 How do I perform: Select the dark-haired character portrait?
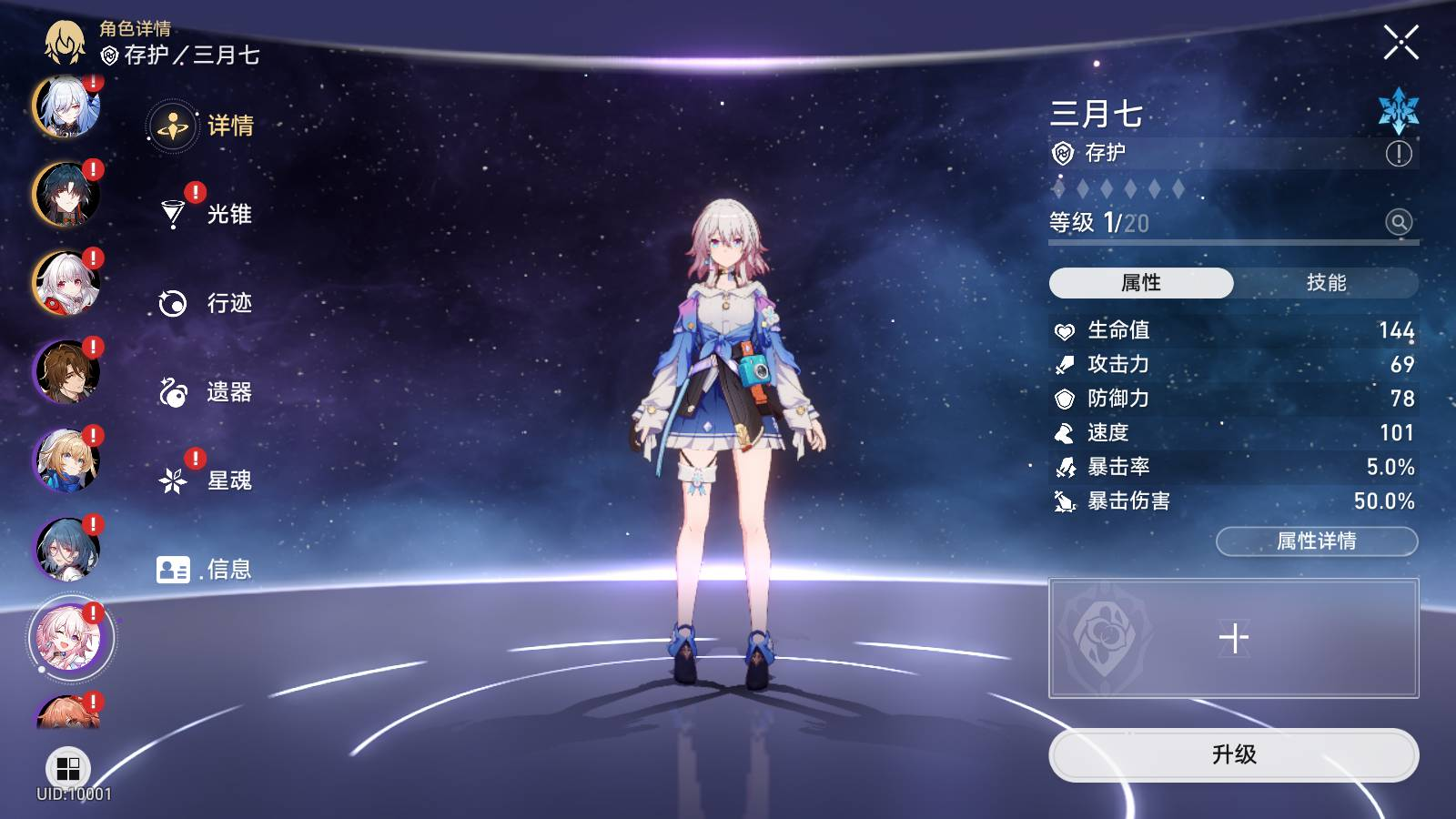(66, 195)
